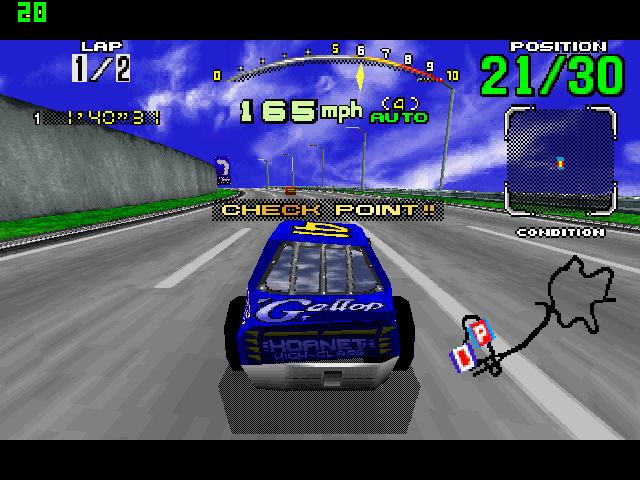Click the car condition radar display
The height and width of the screenshot is (480, 640).
pos(559,161)
